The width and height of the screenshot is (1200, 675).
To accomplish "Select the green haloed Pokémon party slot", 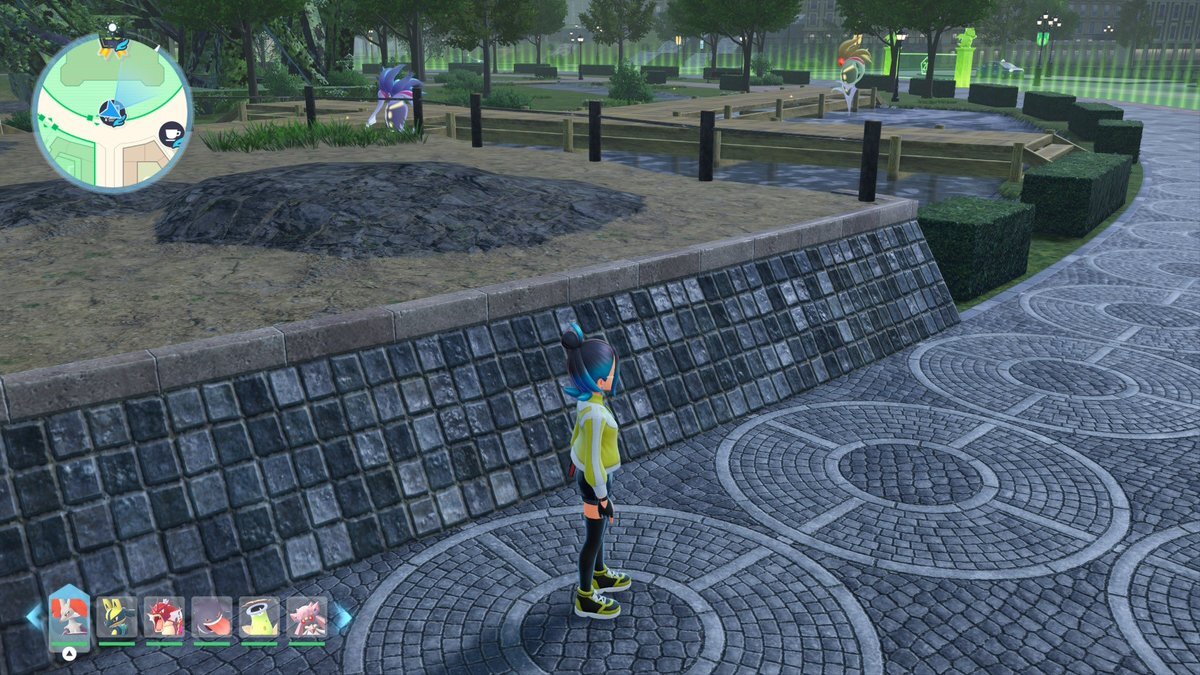I will (259, 618).
